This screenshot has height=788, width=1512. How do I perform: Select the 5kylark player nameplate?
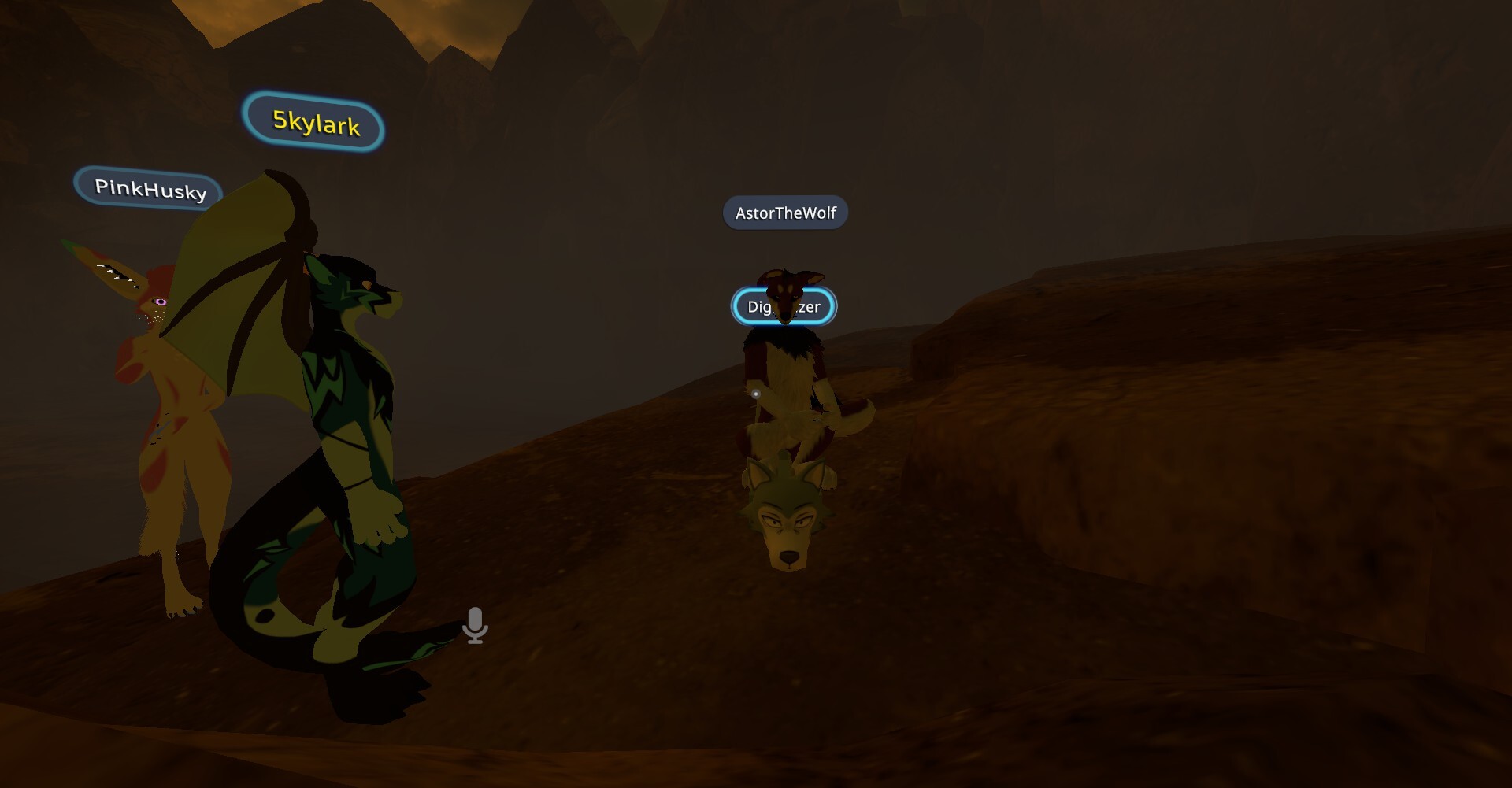[x=314, y=122]
